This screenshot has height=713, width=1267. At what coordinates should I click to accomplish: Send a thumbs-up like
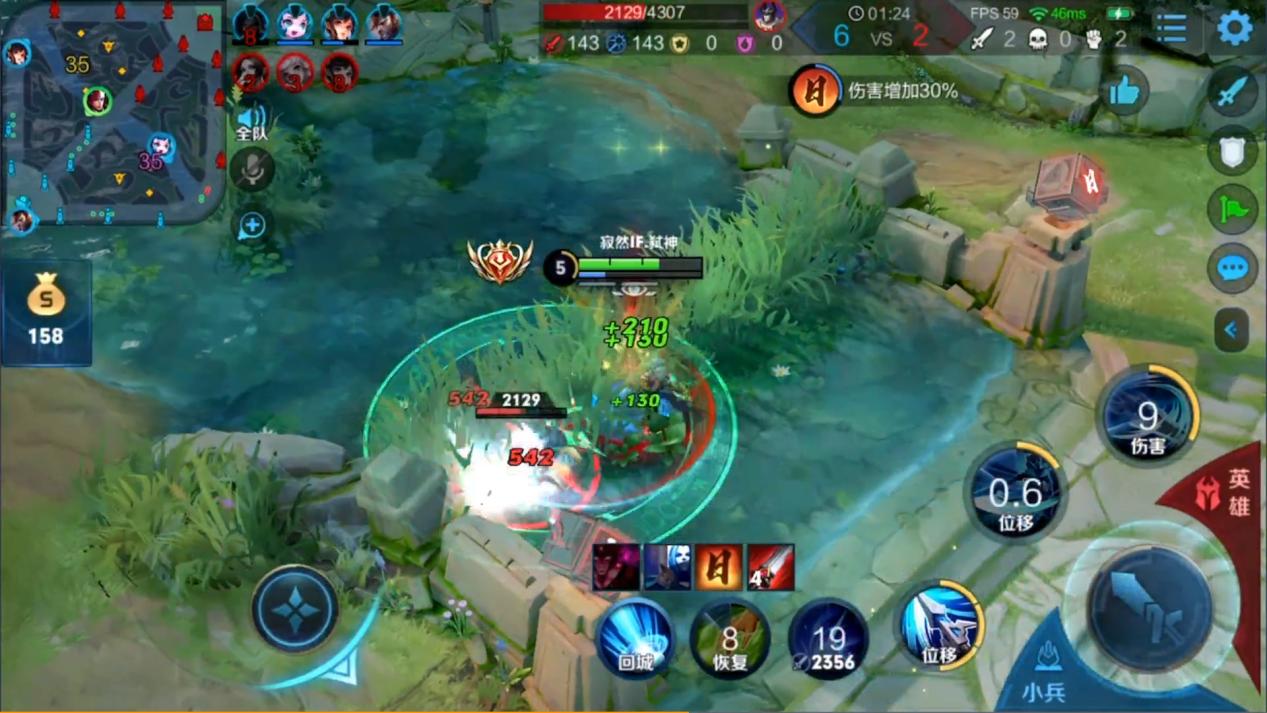[1125, 93]
